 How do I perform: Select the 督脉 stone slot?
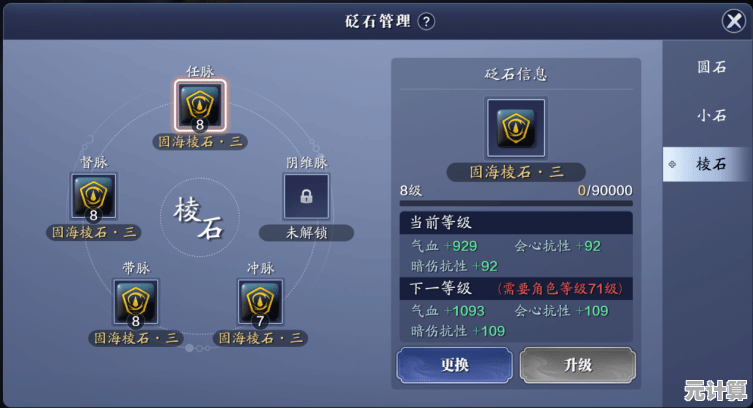(94, 196)
